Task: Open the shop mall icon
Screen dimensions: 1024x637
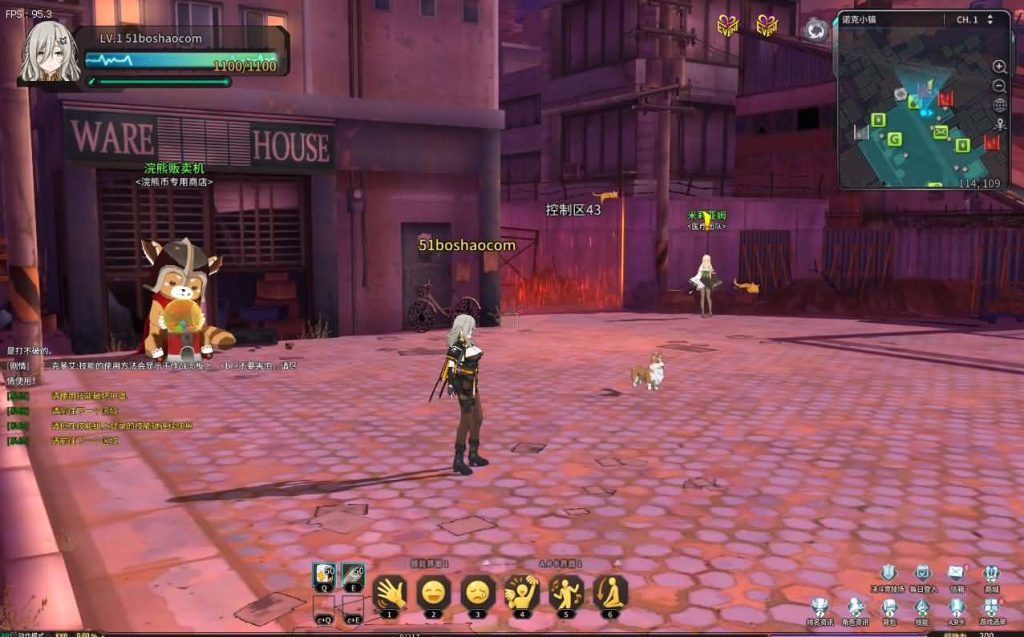Action: click(x=991, y=574)
